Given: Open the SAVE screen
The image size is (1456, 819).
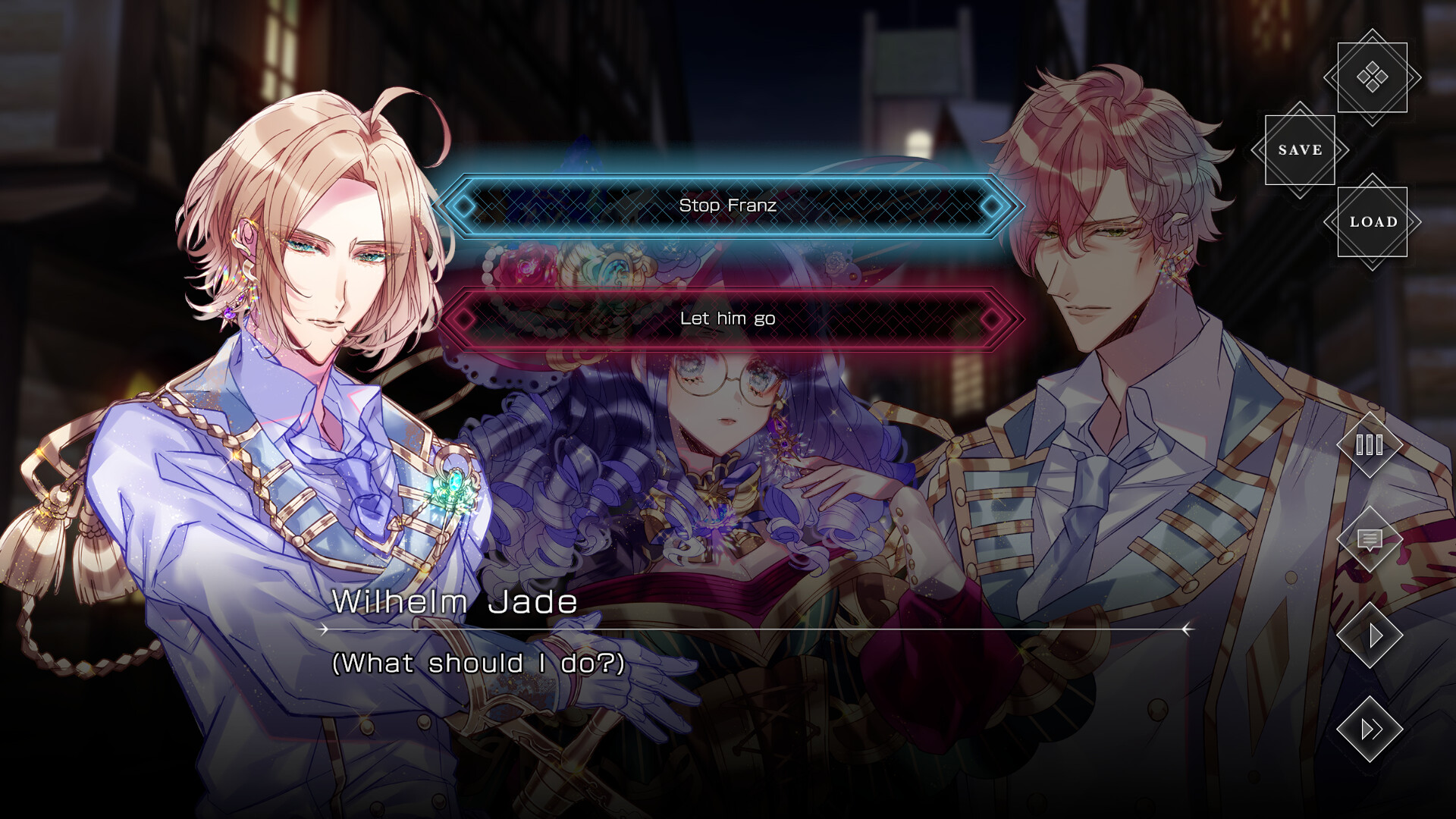Looking at the screenshot, I should point(1299,150).
